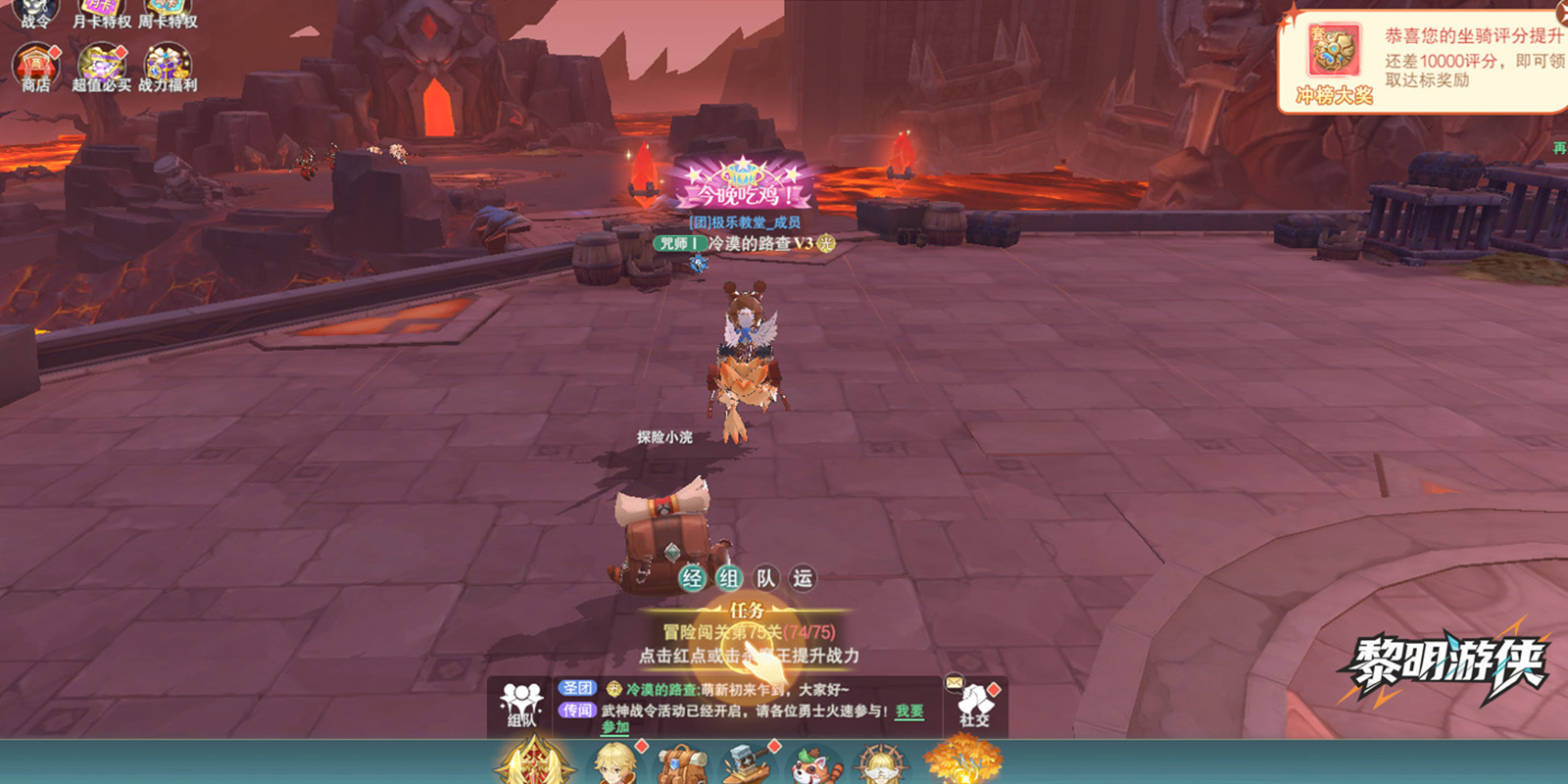Toggle the 队 round button
Viewport: 1568px width, 784px height.
coord(765,578)
